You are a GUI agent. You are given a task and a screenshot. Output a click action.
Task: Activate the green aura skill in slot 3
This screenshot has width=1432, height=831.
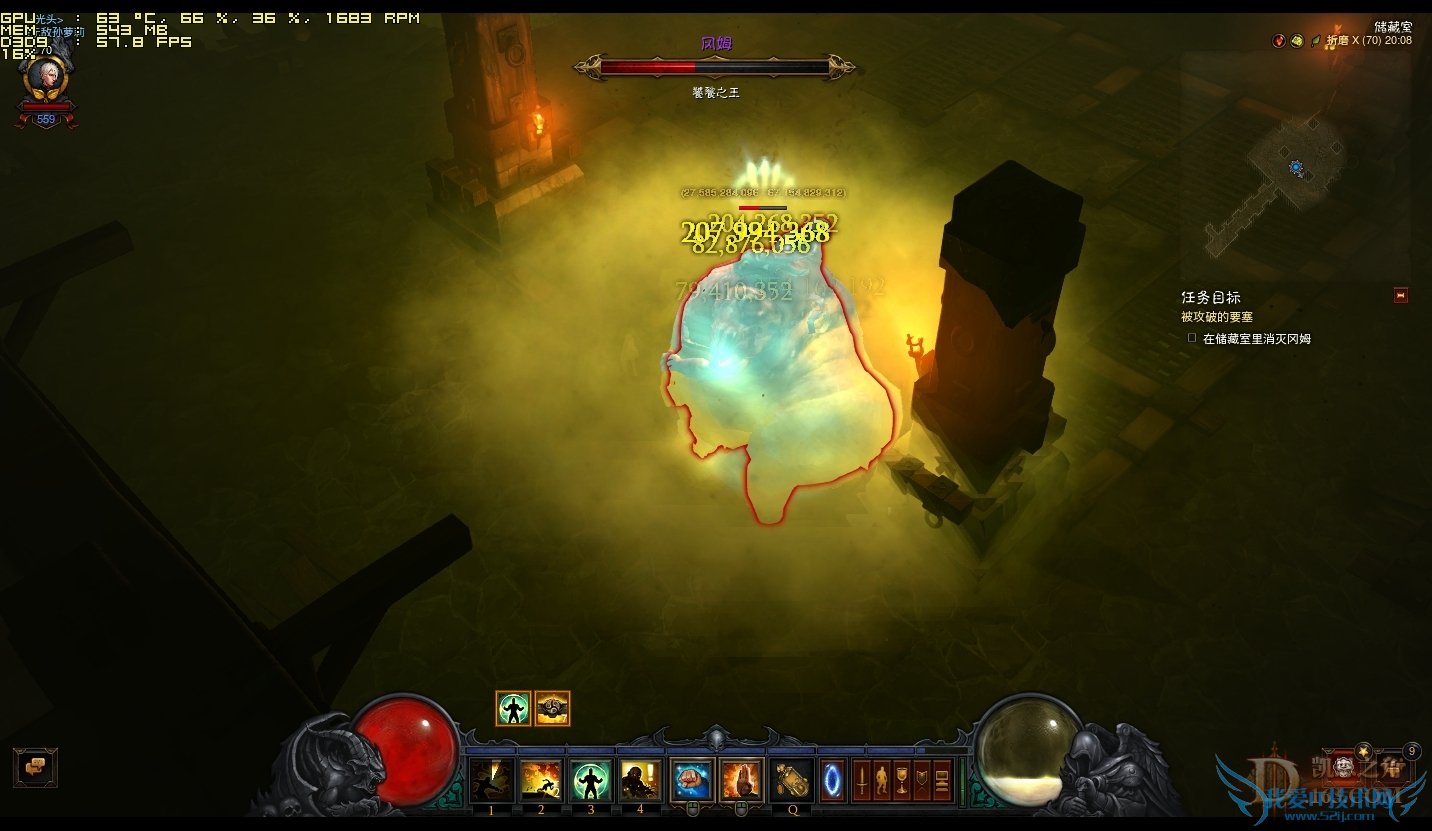coord(591,780)
